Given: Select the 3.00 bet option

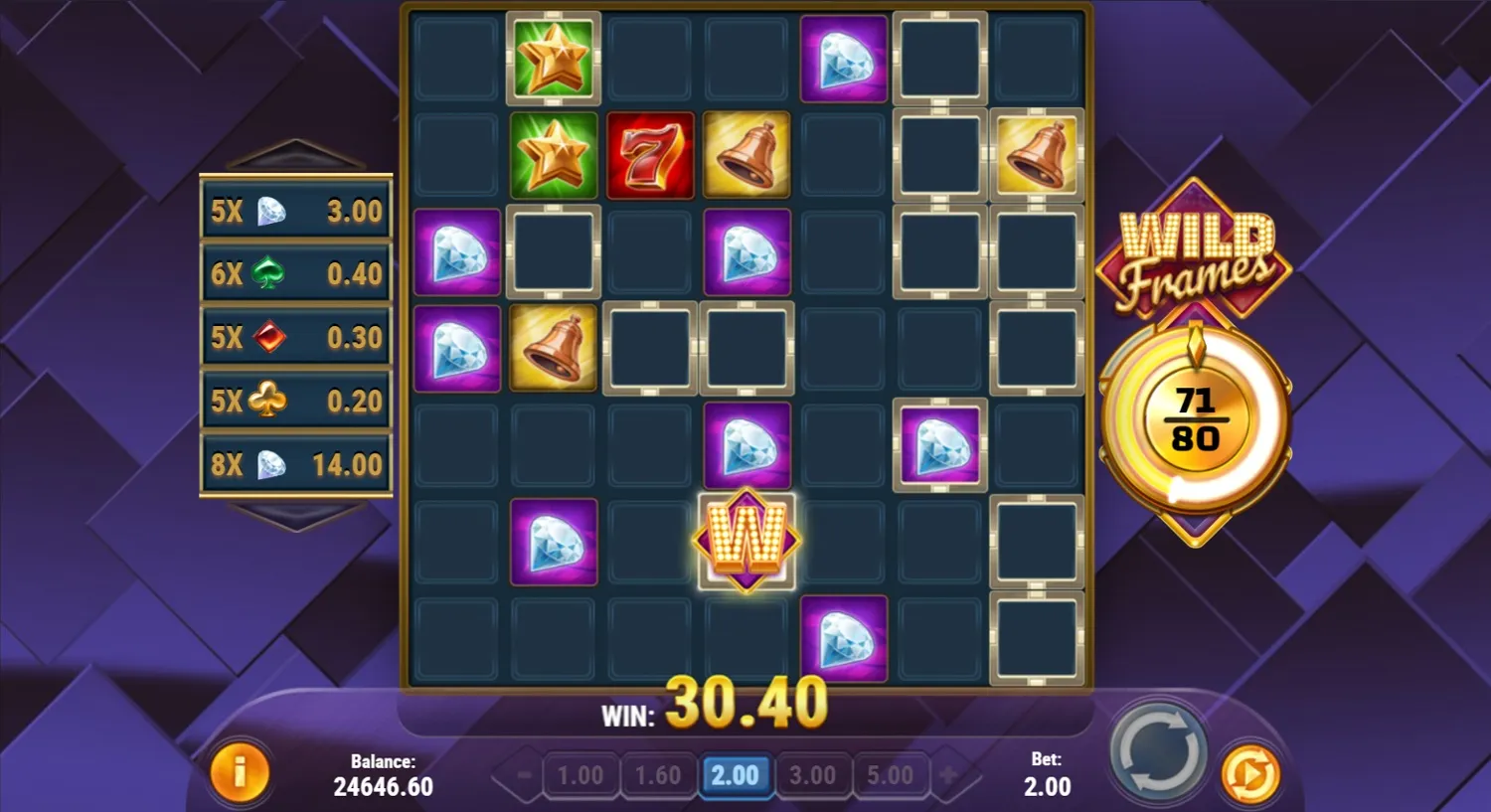Looking at the screenshot, I should (814, 774).
